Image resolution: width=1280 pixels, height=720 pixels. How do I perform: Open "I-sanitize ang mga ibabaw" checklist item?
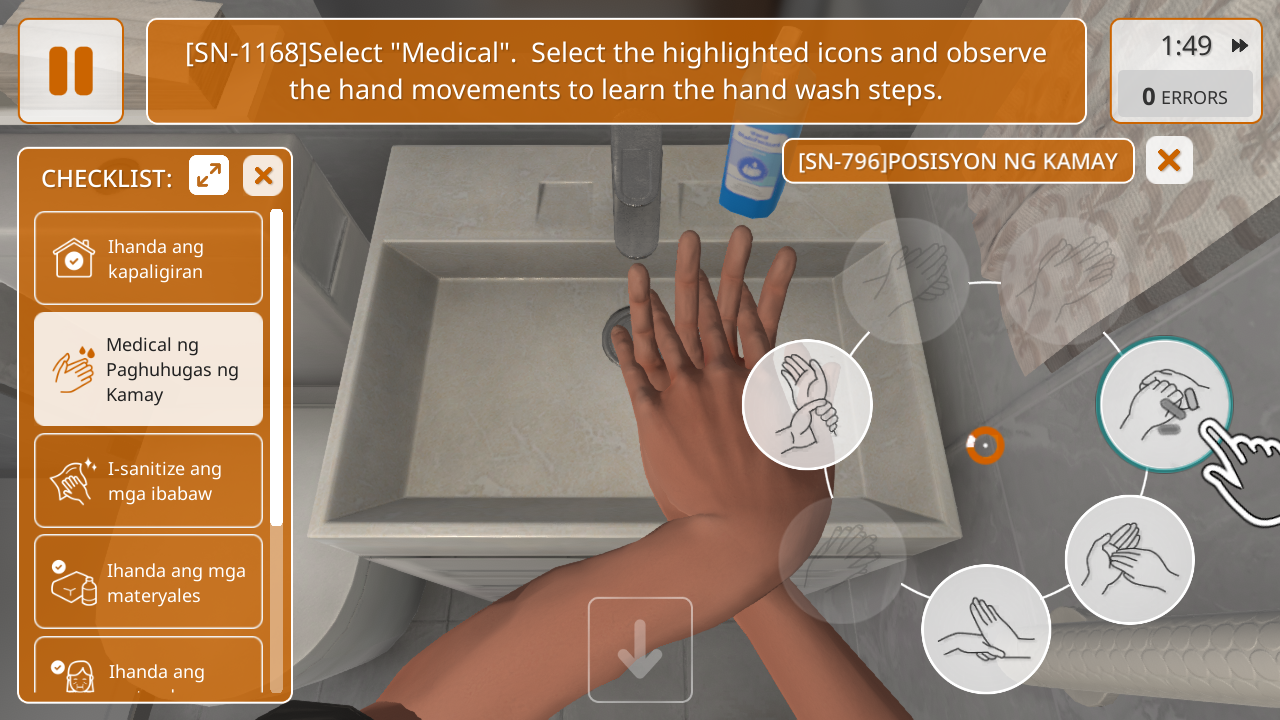148,480
